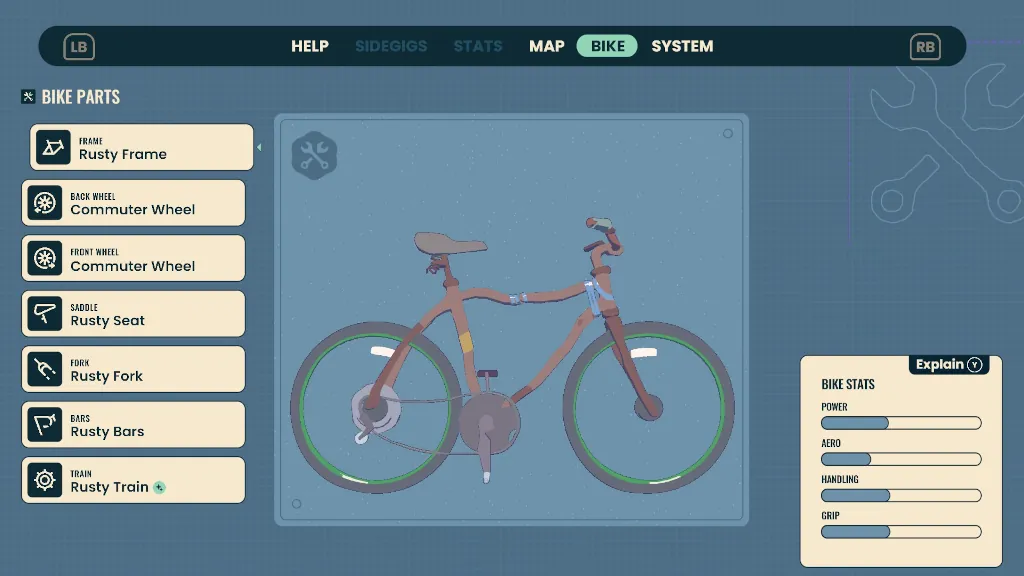Click the Explain button on bike stats
The image size is (1024, 576).
(949, 365)
